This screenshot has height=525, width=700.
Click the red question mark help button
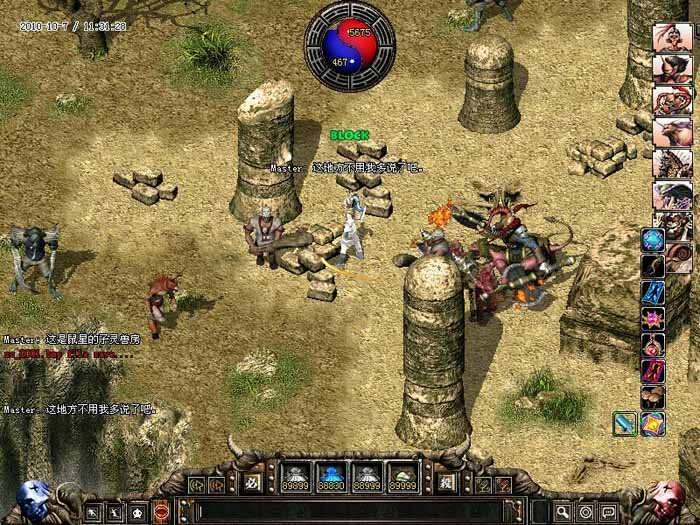pos(505,484)
